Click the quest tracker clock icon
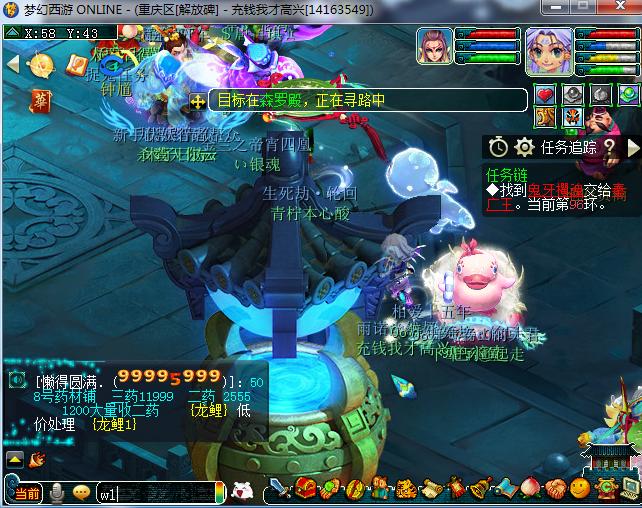 point(498,147)
